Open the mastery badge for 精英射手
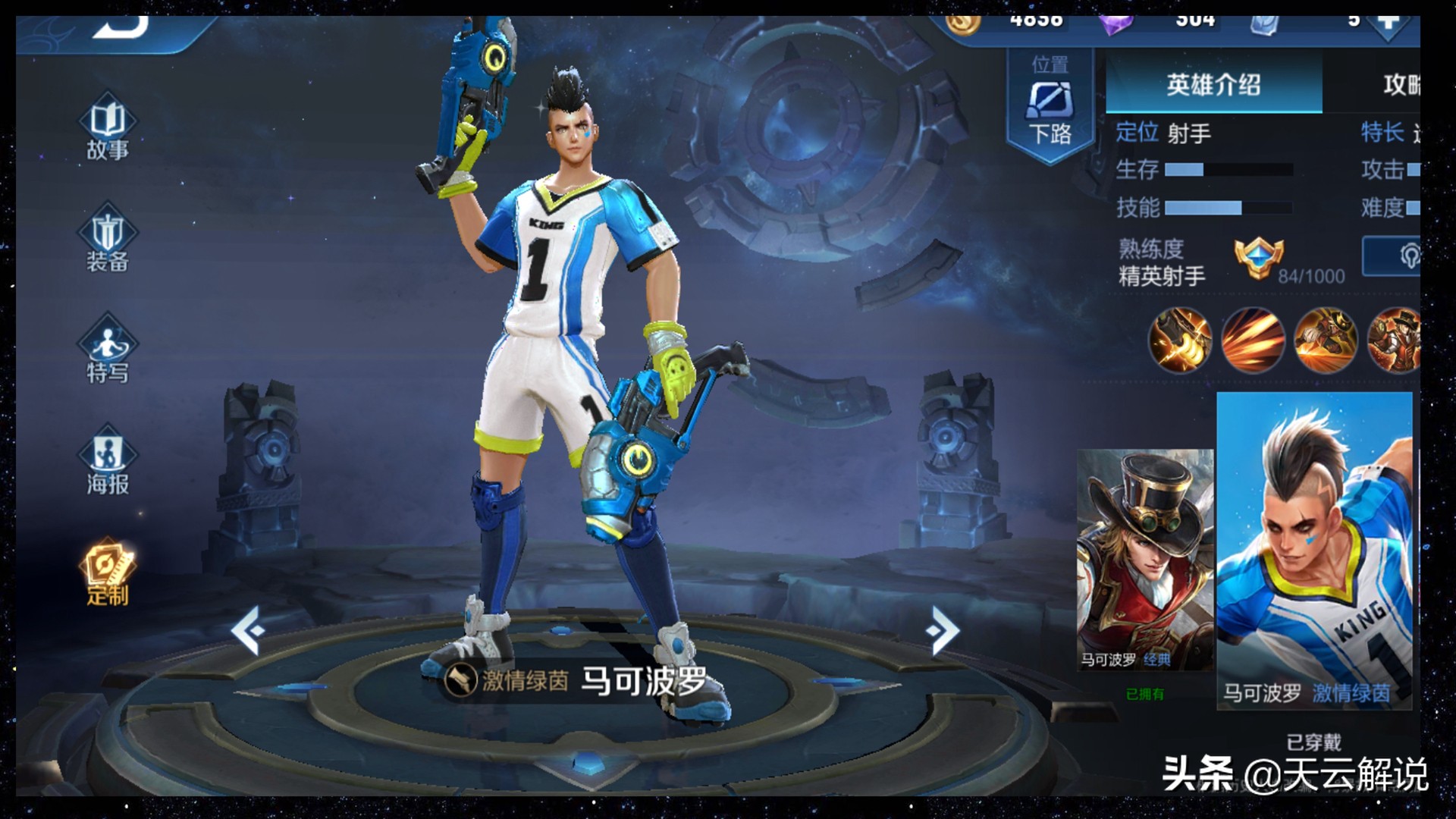This screenshot has width=1456, height=819. point(1259,259)
